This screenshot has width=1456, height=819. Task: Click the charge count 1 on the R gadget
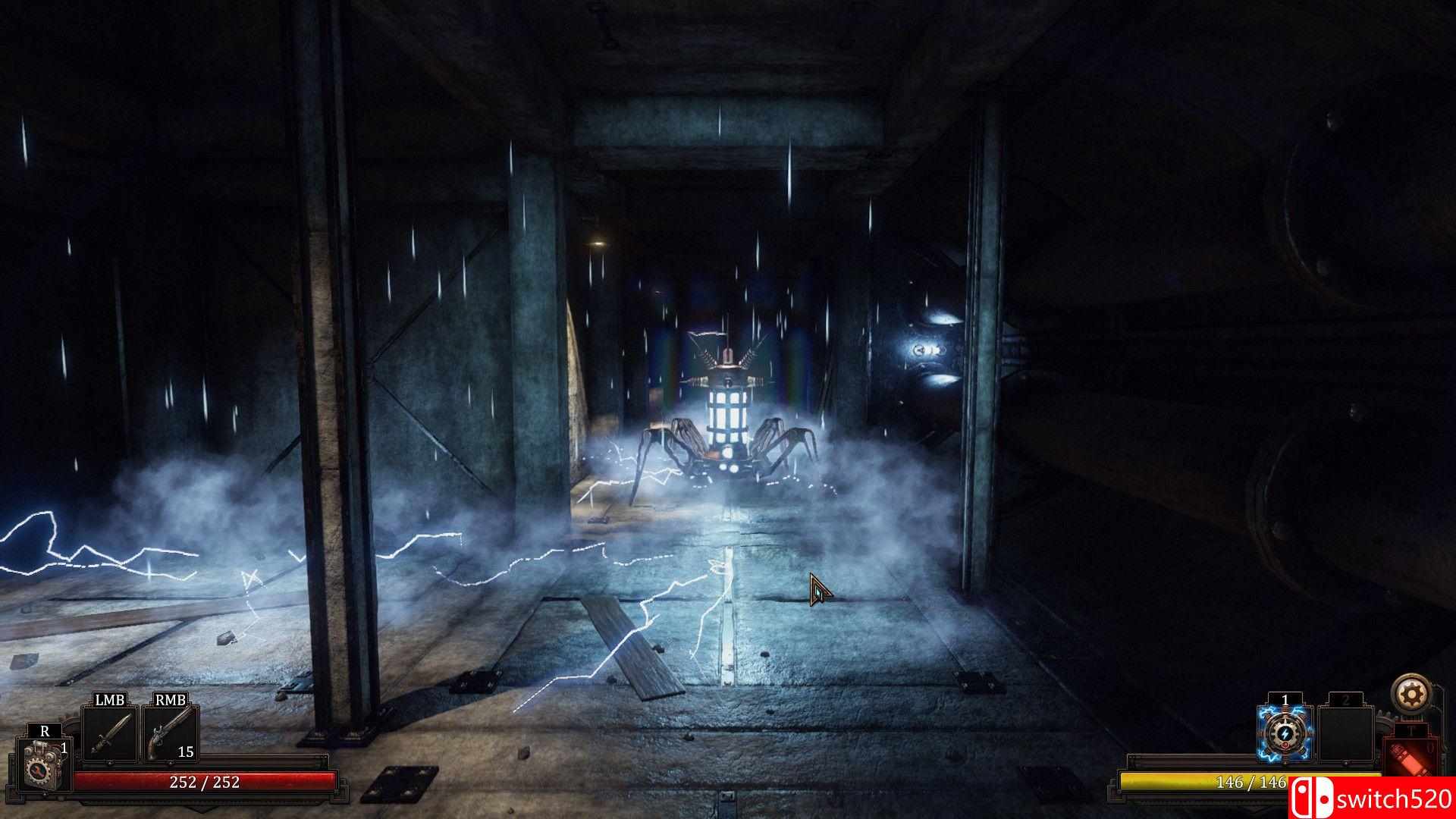64,748
